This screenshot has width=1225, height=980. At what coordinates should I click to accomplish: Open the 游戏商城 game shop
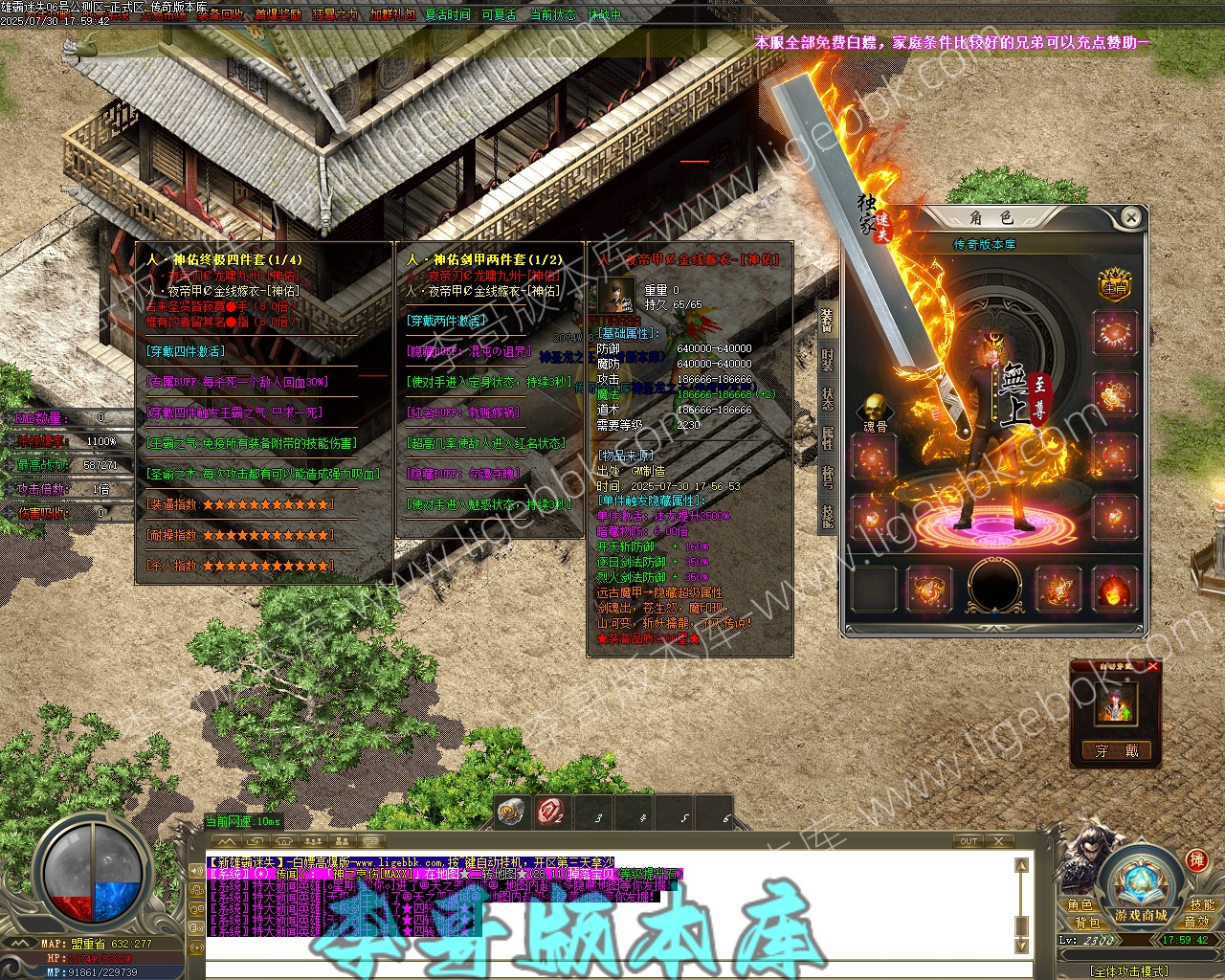[x=1140, y=916]
